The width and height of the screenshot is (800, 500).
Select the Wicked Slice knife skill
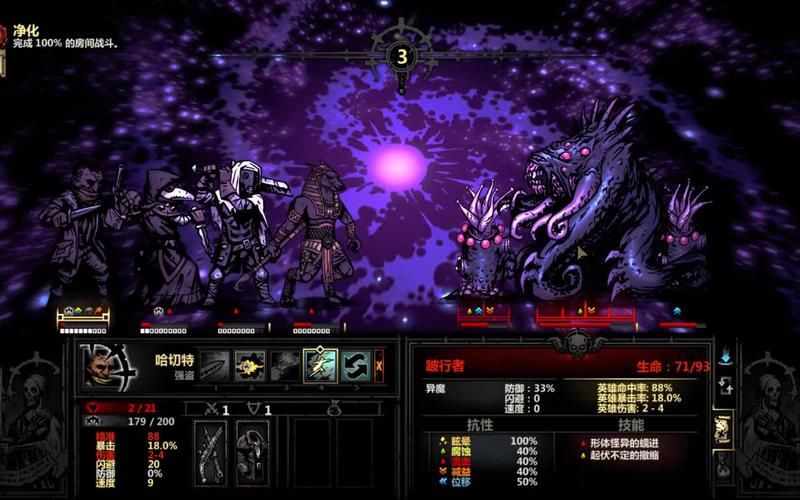[215, 366]
